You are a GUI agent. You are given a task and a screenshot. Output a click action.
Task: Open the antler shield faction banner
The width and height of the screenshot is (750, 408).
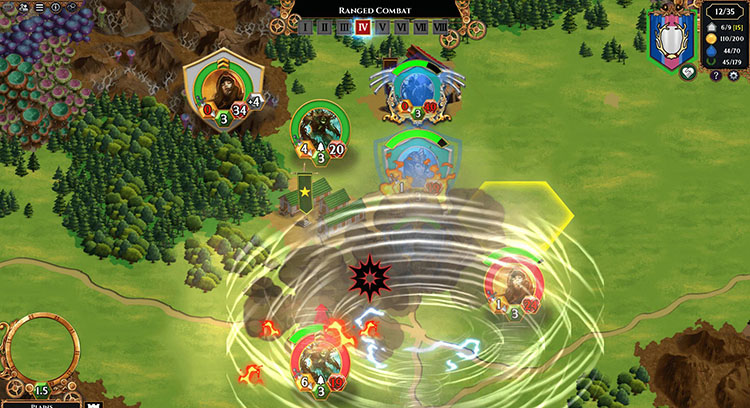click(x=672, y=38)
